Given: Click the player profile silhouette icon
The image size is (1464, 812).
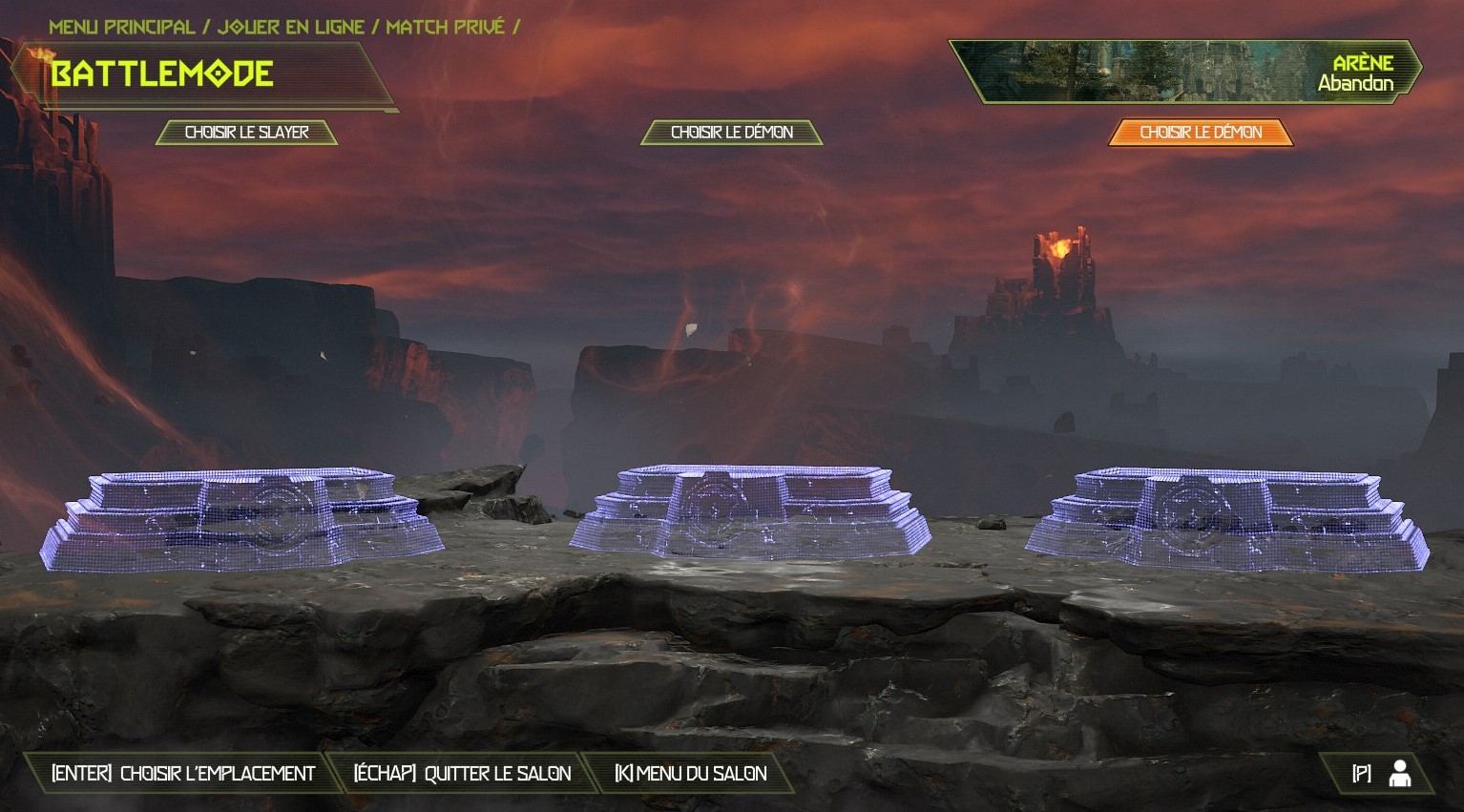Looking at the screenshot, I should coord(1399,774).
